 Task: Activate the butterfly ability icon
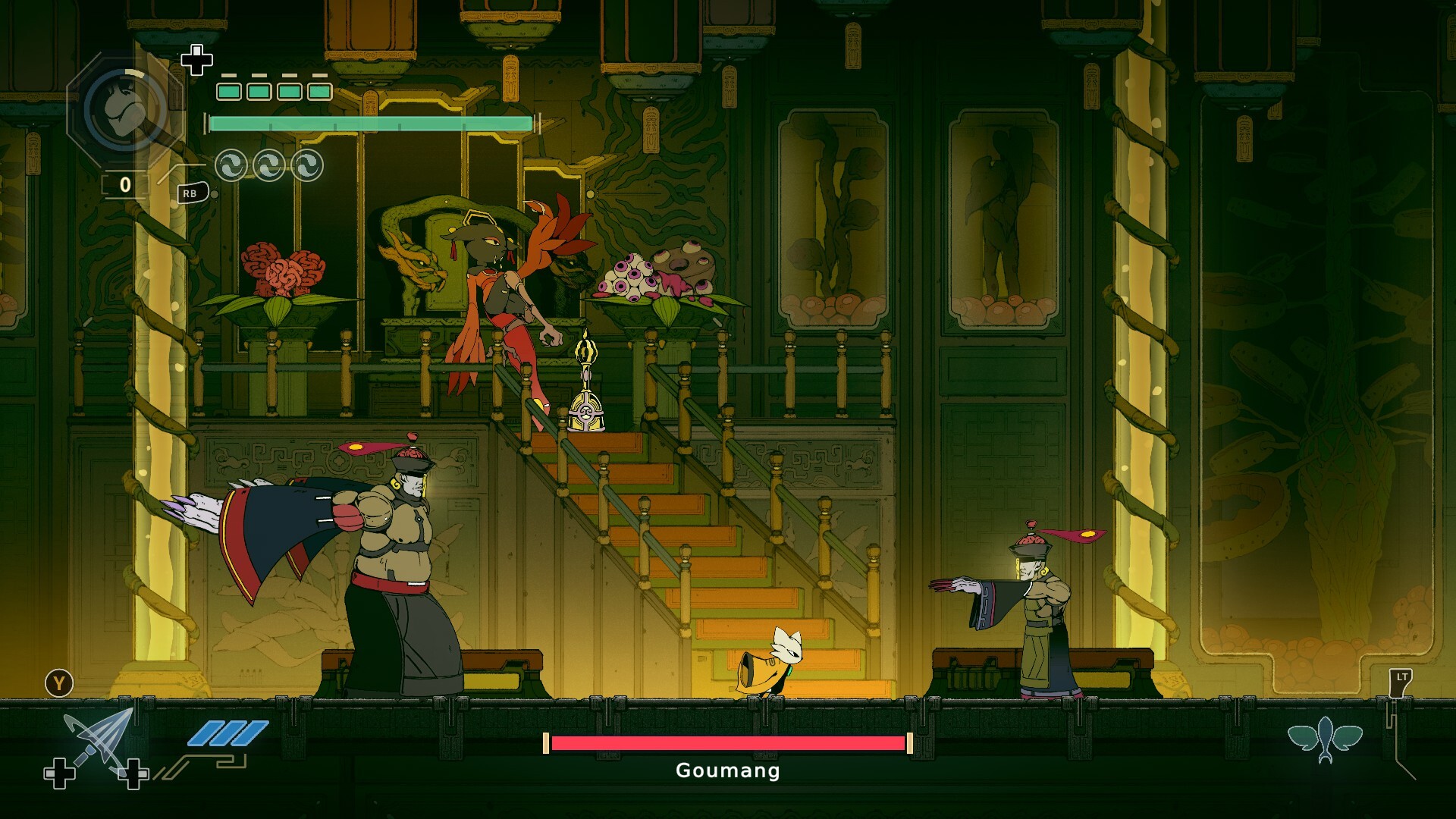coord(1325,738)
